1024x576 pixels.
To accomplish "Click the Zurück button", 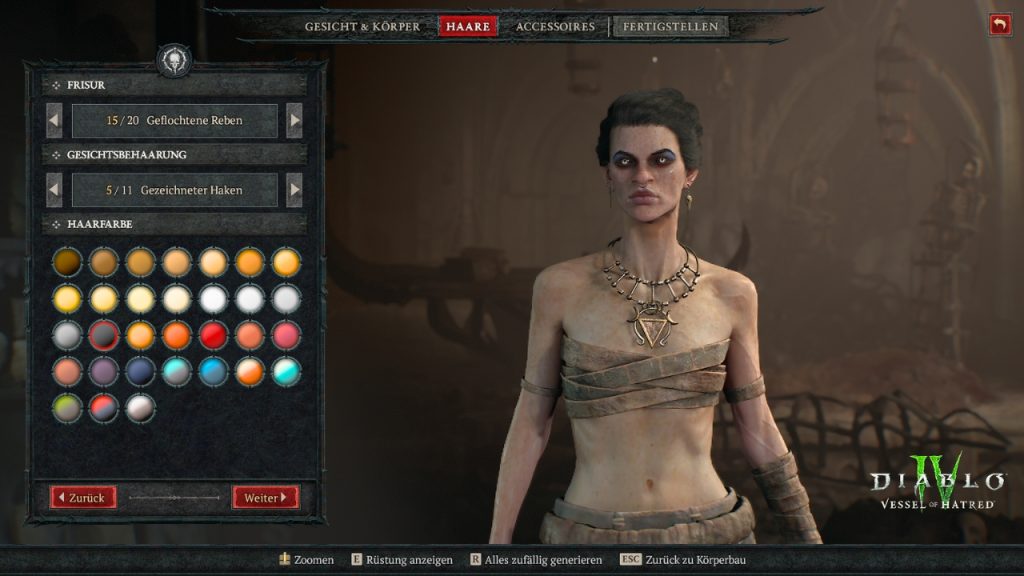I will click(85, 497).
